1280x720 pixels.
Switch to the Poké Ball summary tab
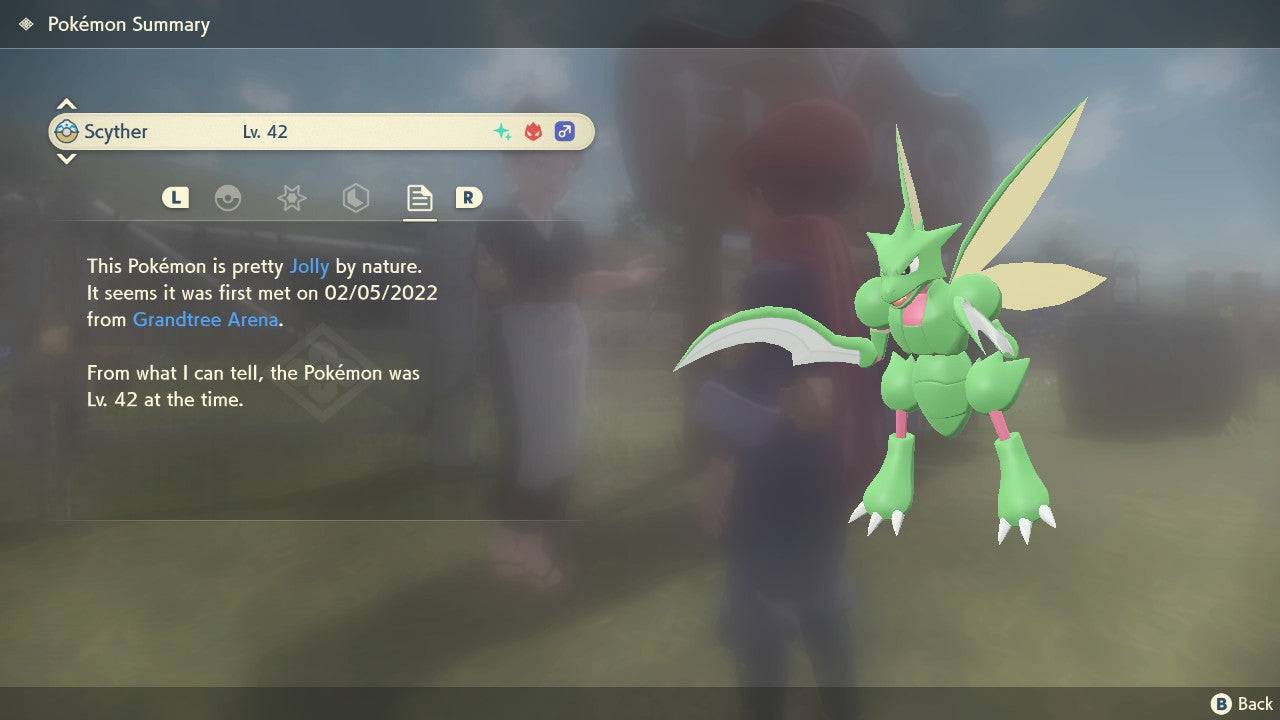coord(228,198)
